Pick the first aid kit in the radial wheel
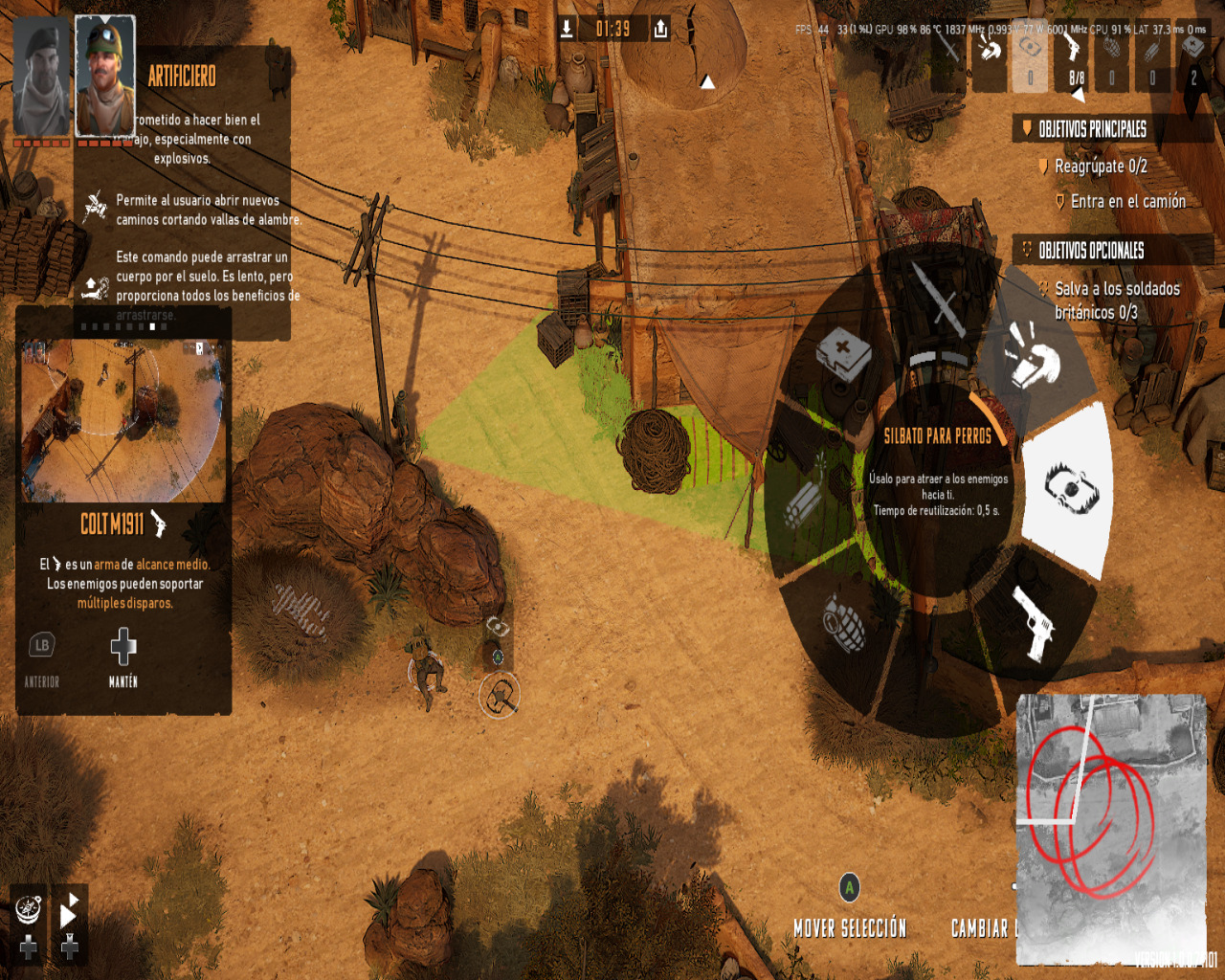 pyautogui.click(x=842, y=356)
